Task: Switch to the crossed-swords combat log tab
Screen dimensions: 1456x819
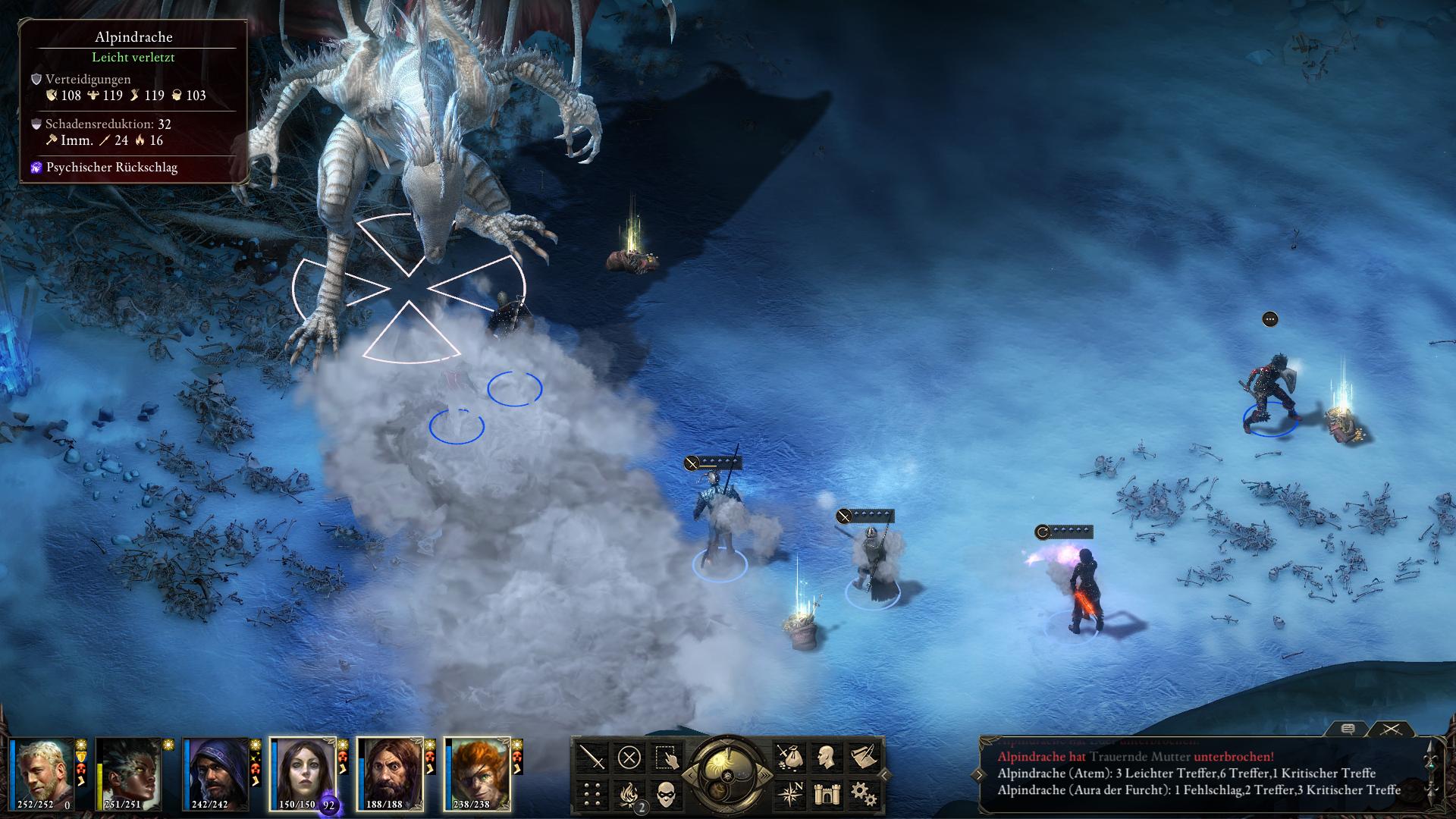Action: (1390, 729)
